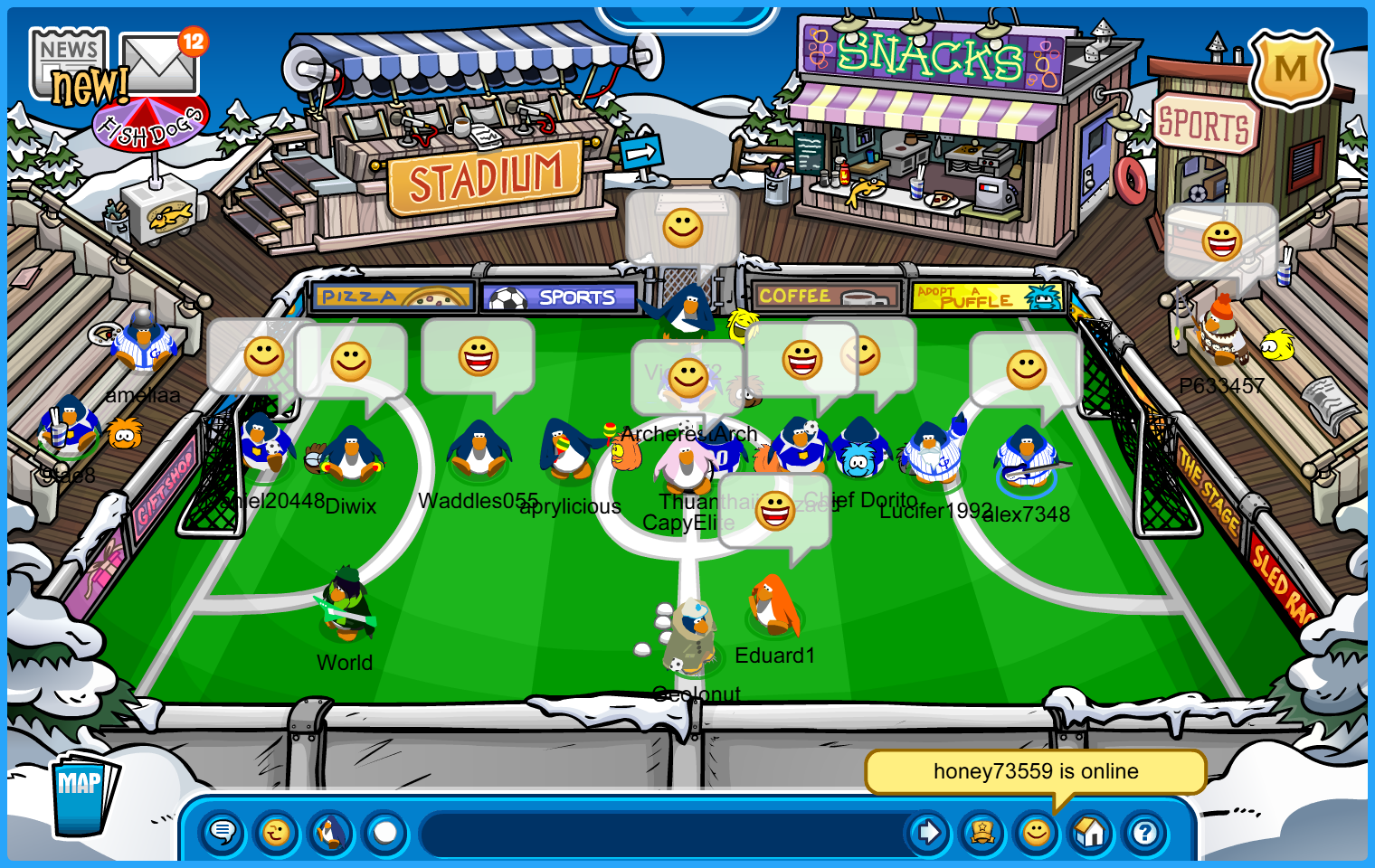
Task: Open the Map
Action: tap(83, 793)
